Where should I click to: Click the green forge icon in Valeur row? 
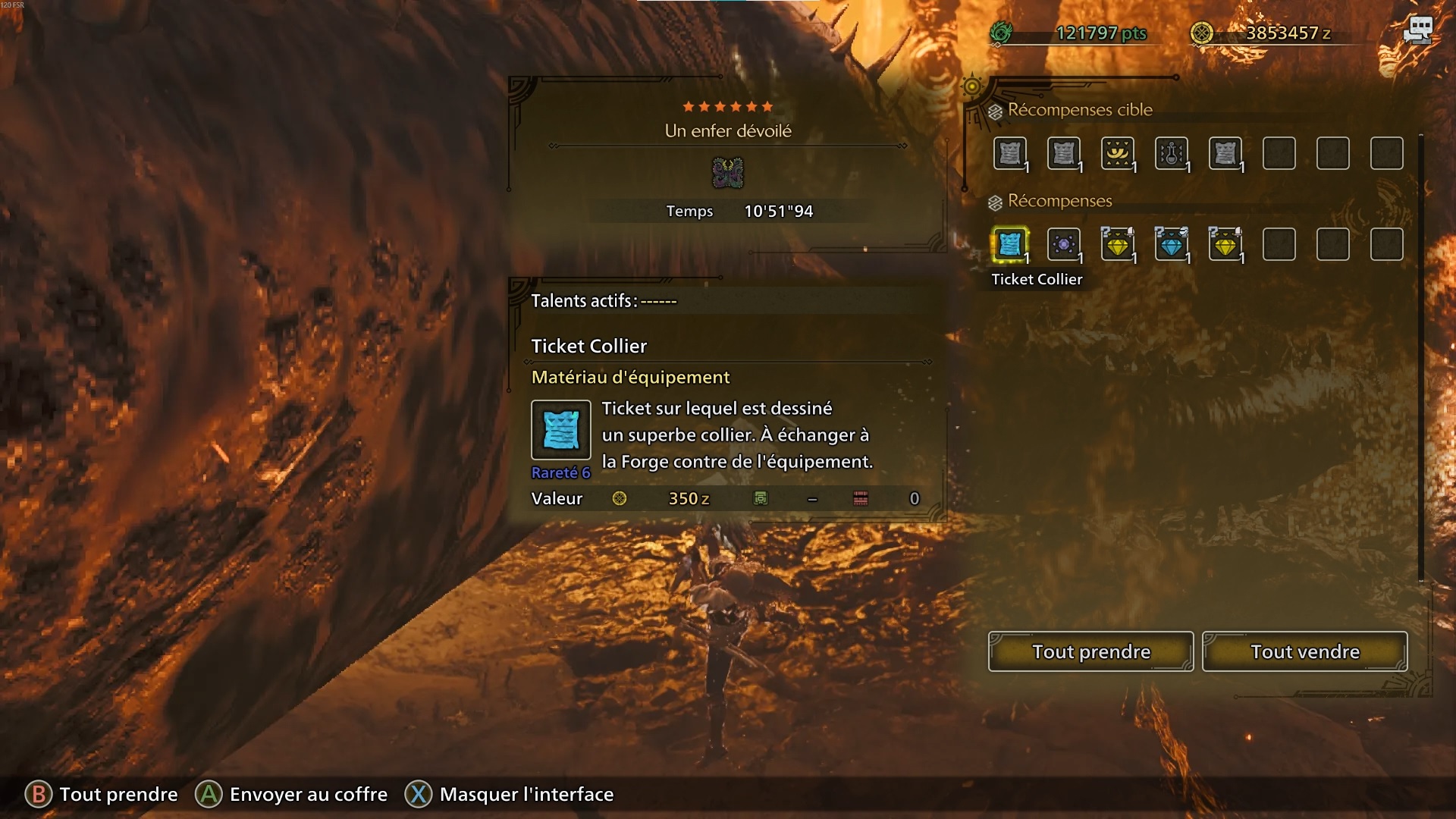point(762,498)
